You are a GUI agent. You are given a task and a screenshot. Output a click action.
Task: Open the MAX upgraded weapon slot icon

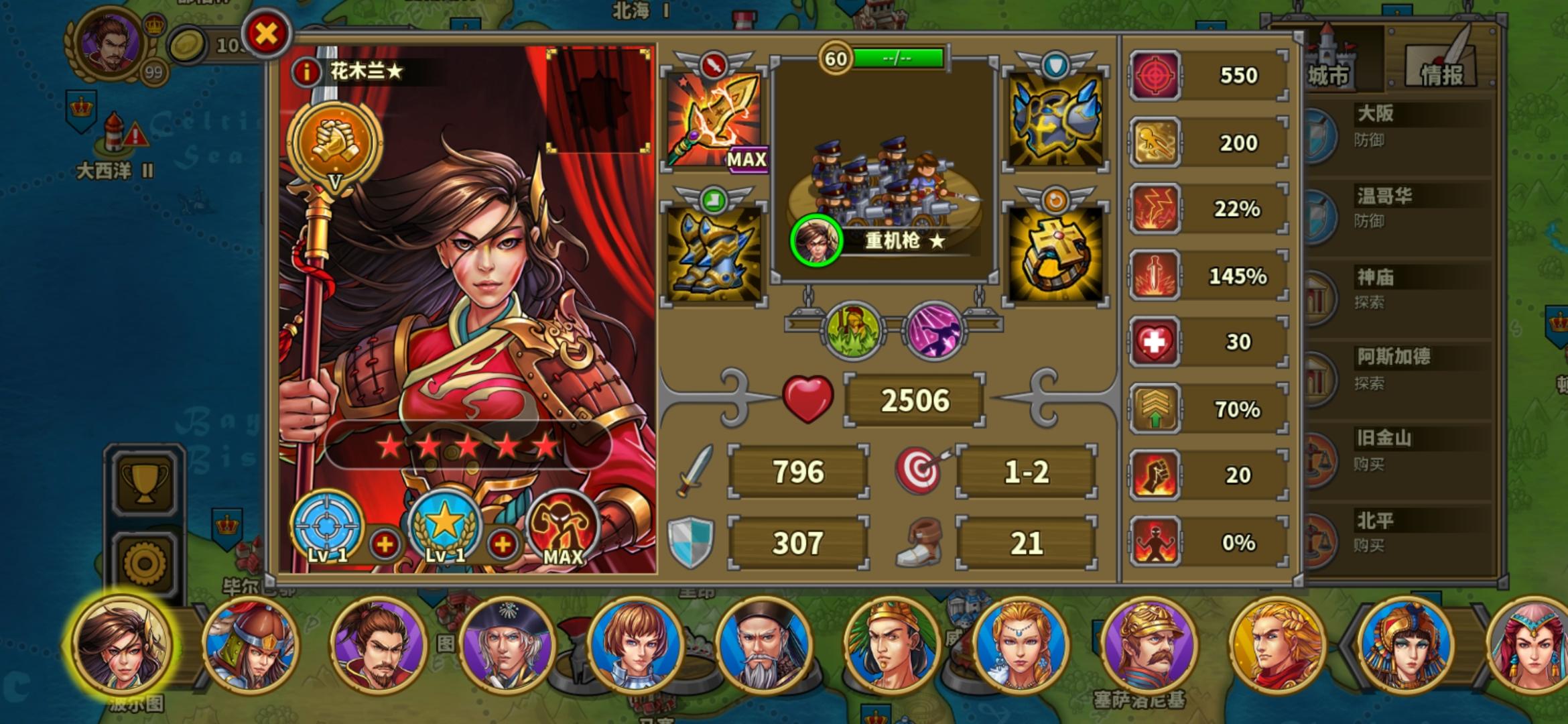tap(713, 124)
